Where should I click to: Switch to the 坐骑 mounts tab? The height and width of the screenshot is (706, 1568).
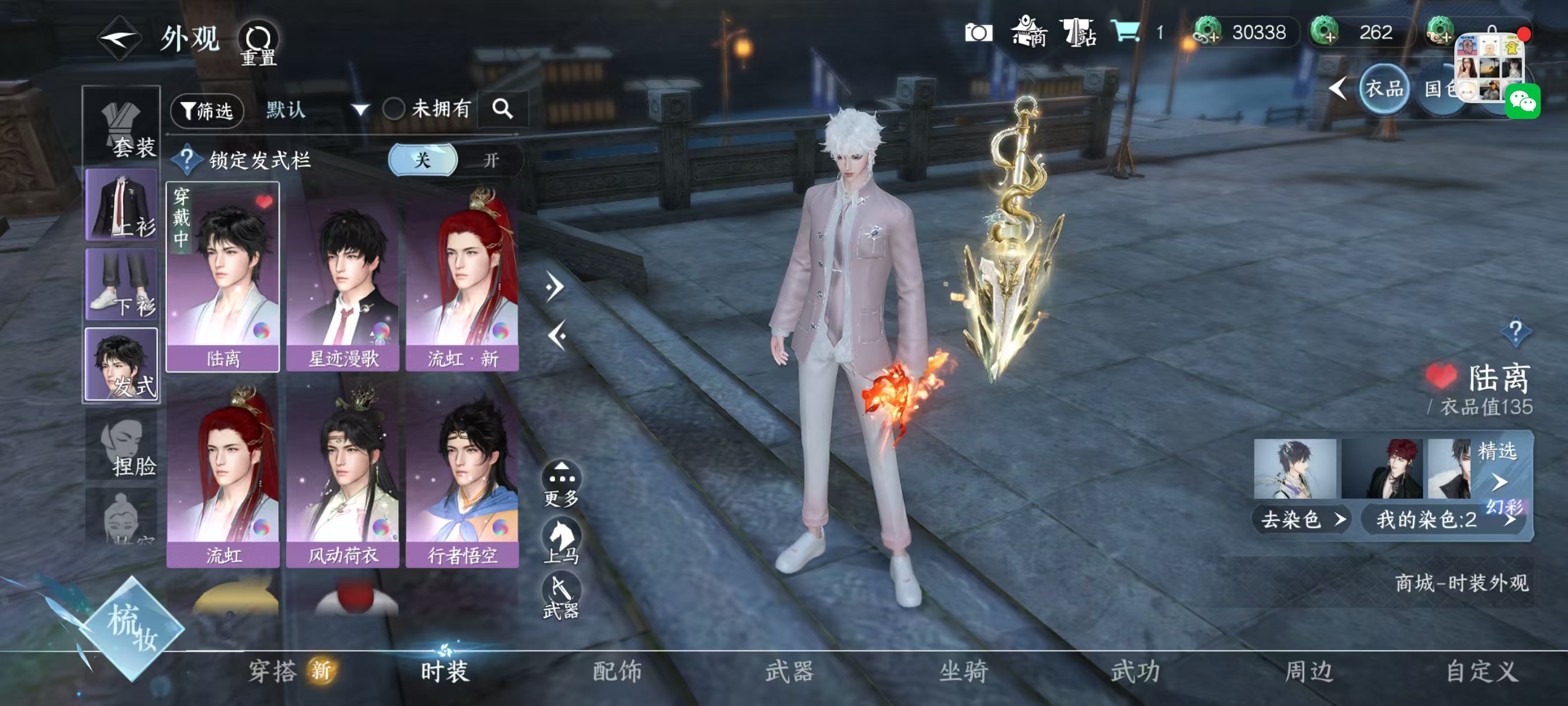963,671
